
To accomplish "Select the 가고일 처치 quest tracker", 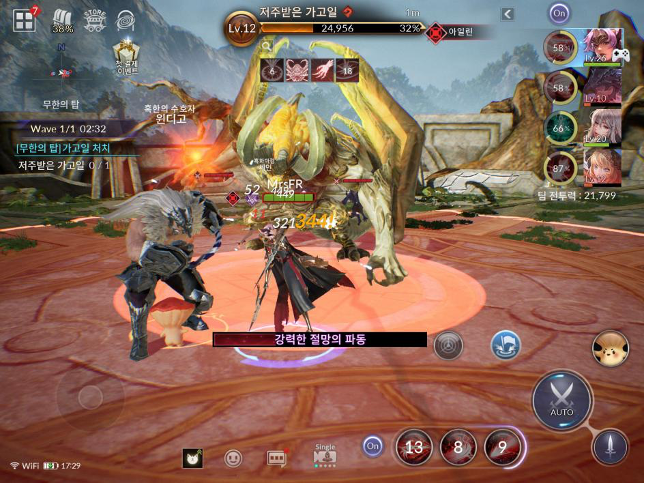I will pyautogui.click(x=62, y=148).
